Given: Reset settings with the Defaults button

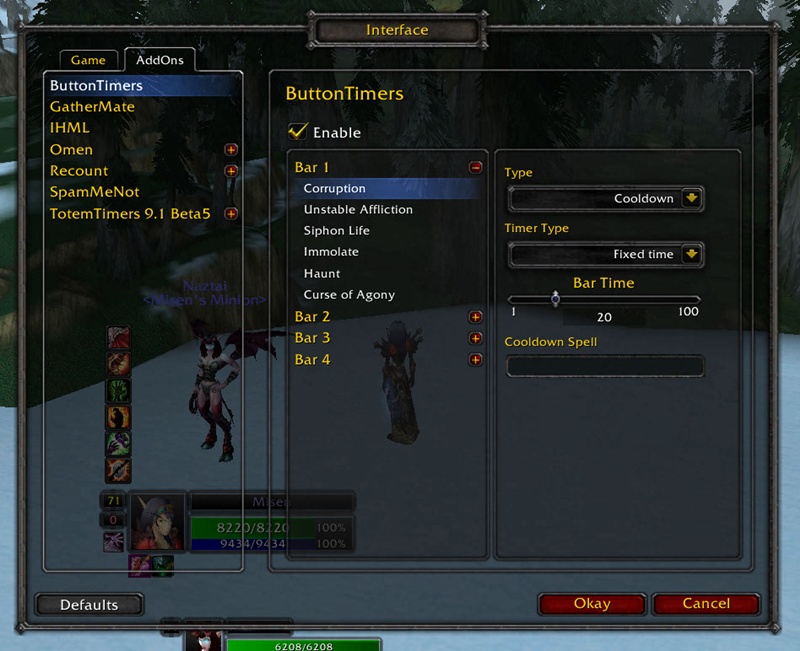Looking at the screenshot, I should click(89, 605).
